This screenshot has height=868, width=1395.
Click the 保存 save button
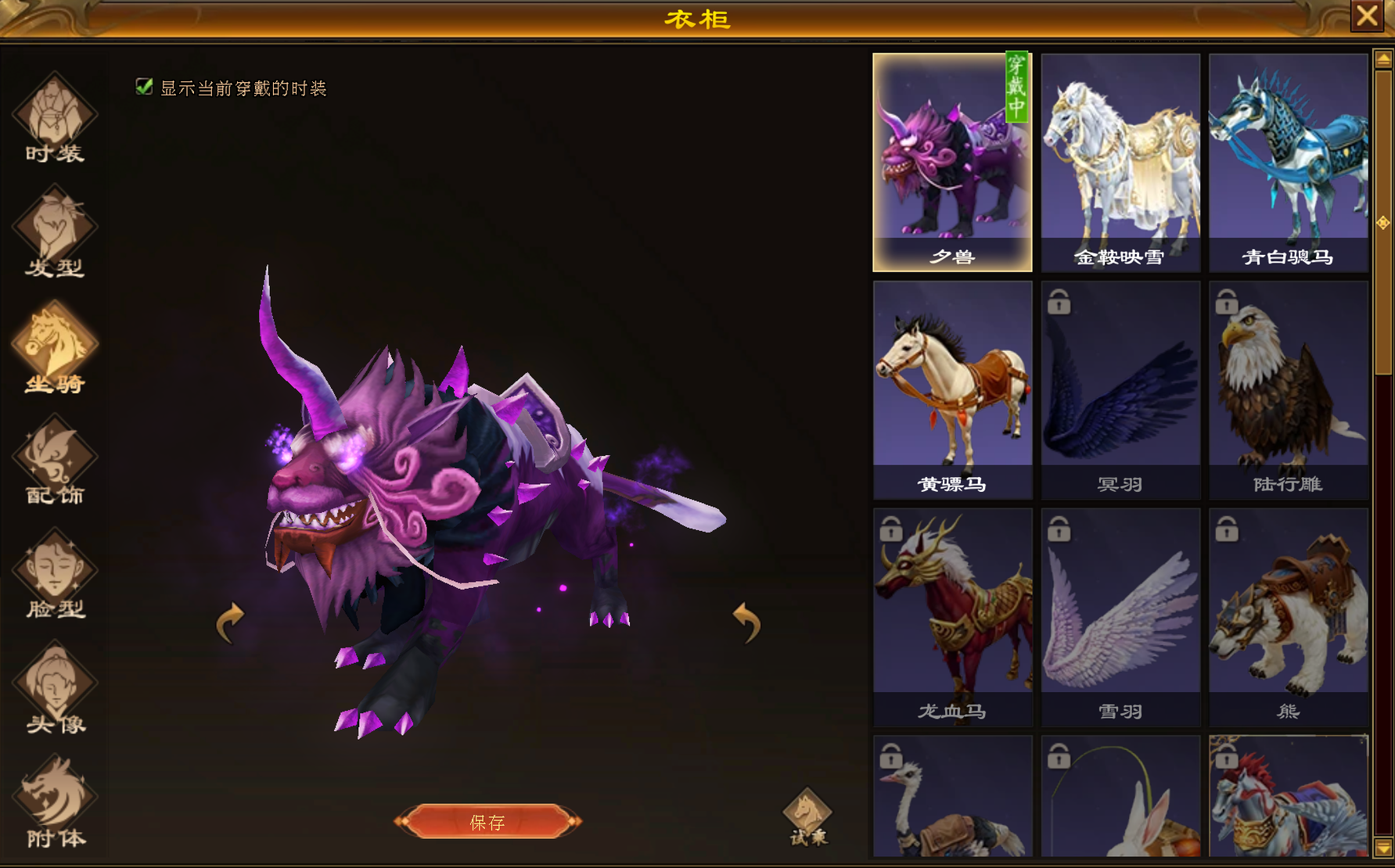487,822
